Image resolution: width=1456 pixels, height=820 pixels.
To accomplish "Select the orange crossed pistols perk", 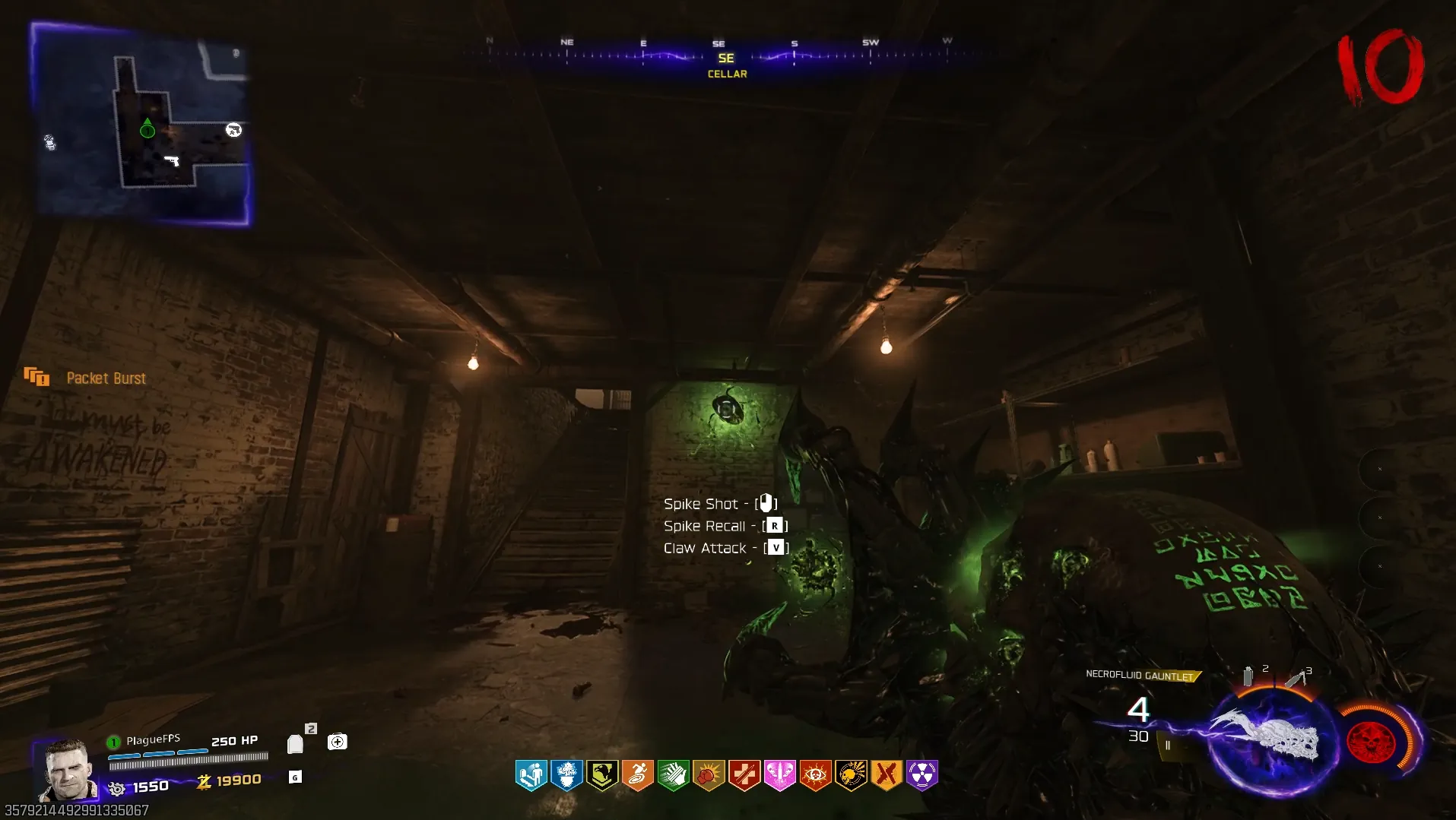I will [887, 775].
